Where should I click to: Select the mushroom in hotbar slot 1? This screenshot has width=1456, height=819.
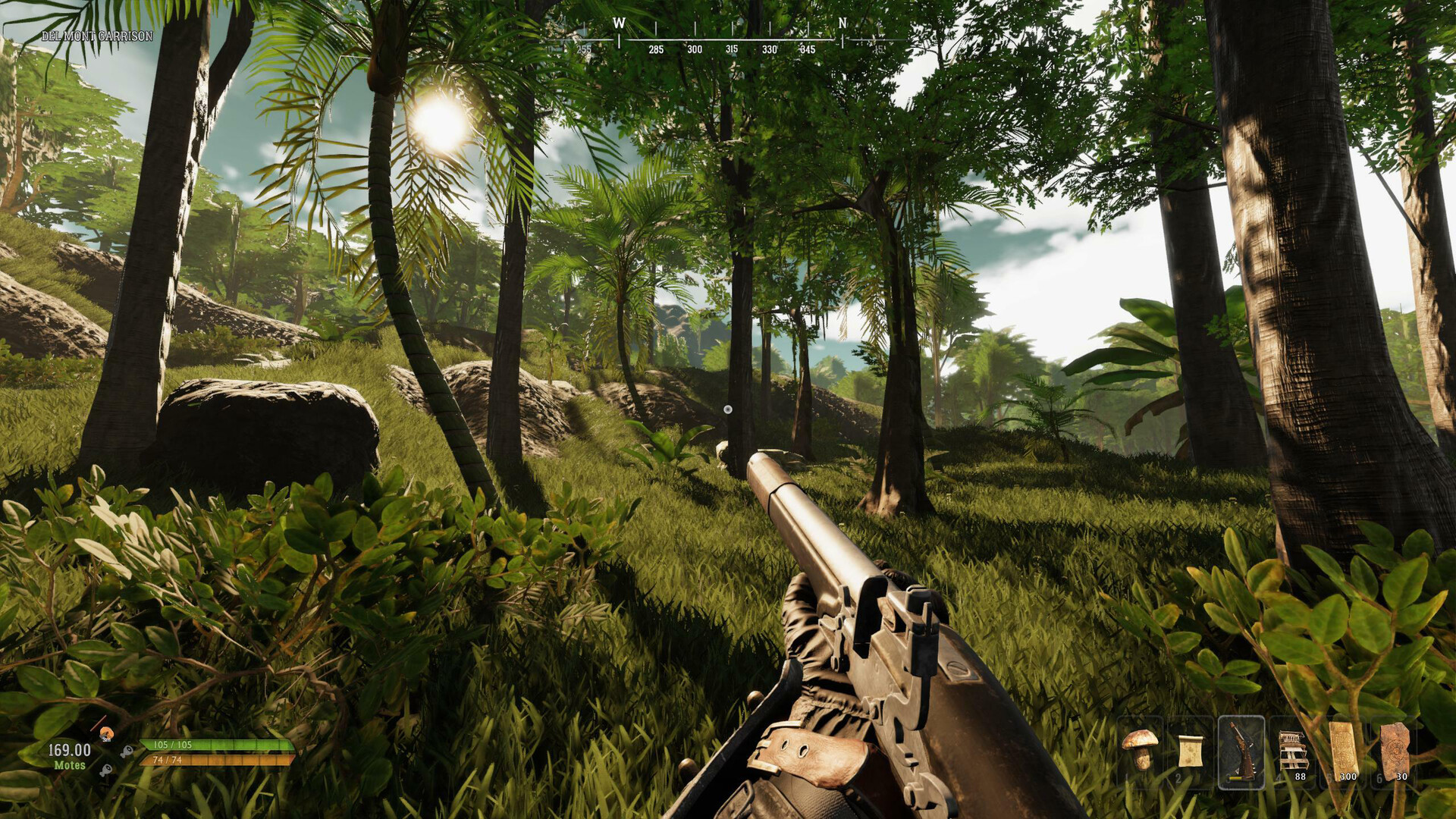tap(1141, 751)
